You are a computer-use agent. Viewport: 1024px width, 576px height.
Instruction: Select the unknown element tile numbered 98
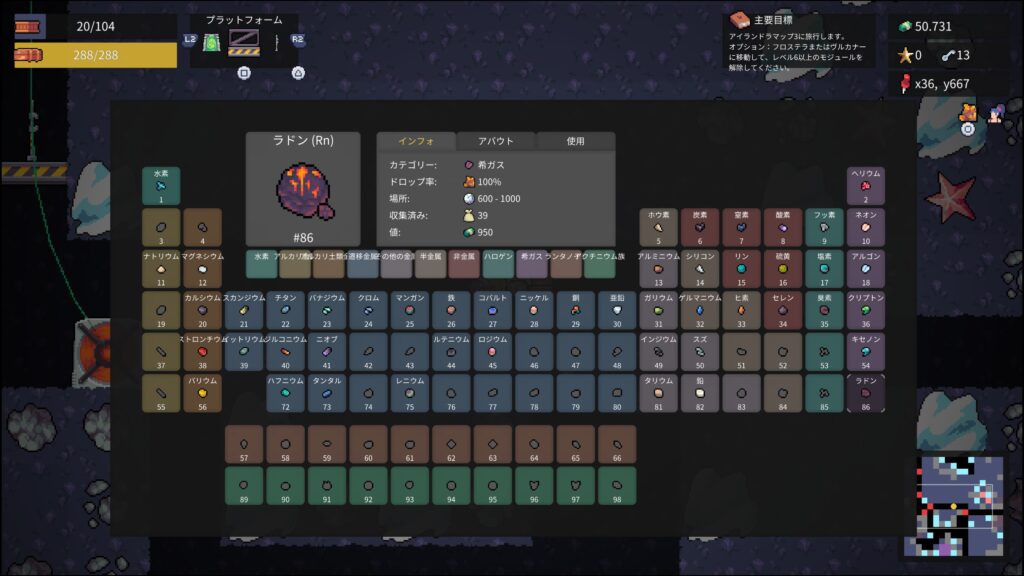tap(617, 486)
